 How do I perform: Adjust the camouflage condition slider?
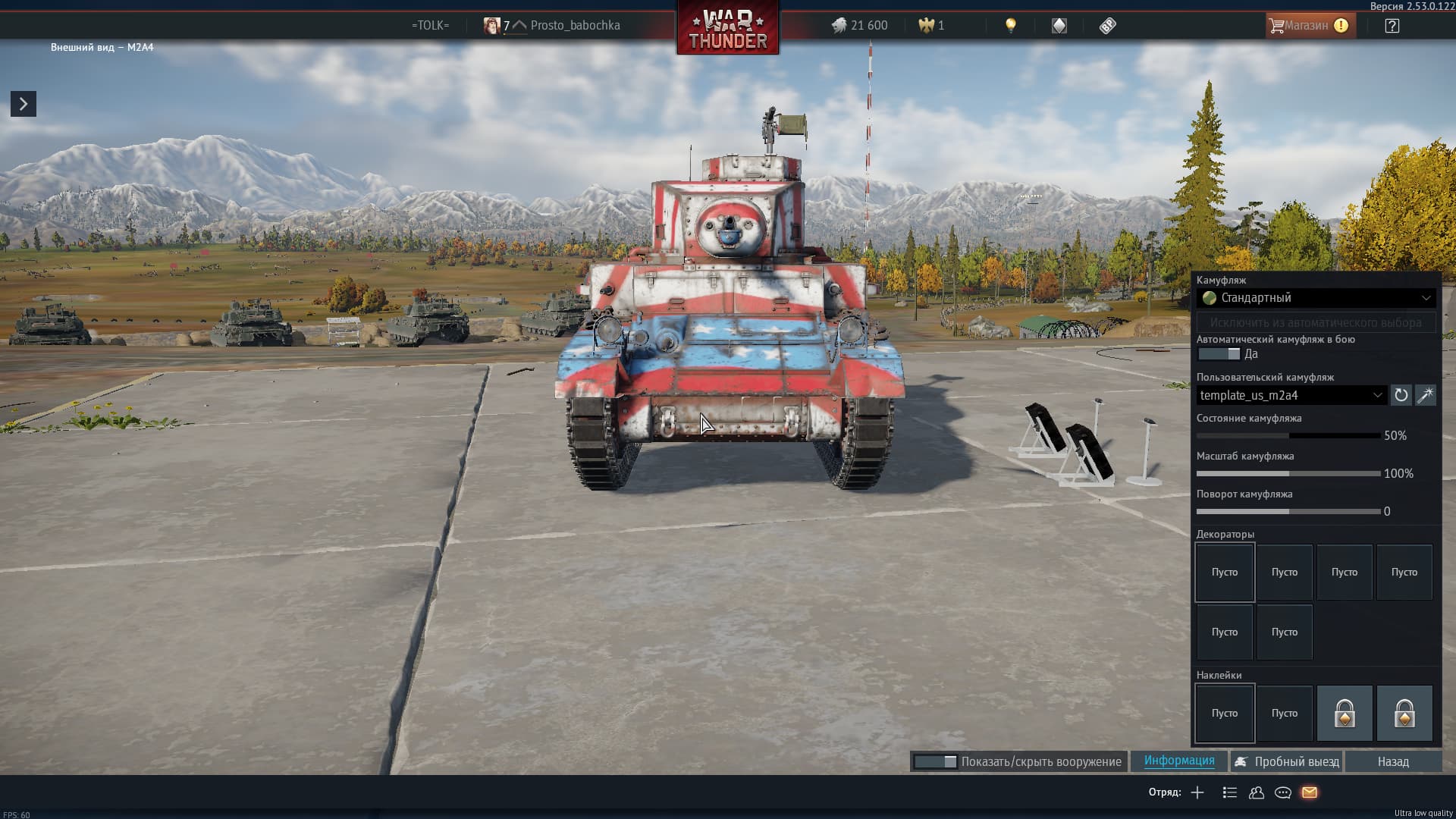(x=1288, y=436)
